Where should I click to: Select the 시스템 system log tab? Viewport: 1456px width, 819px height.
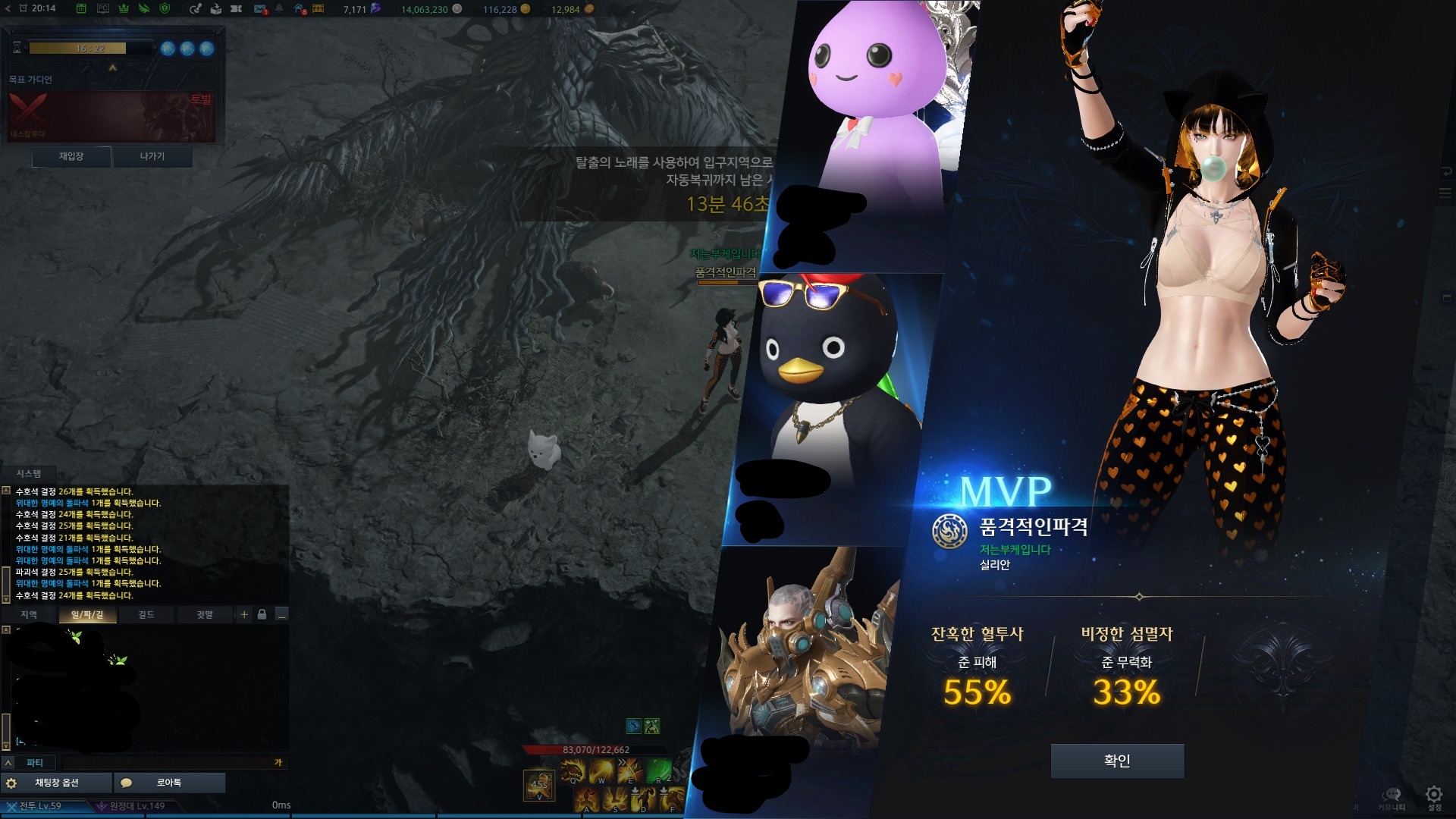pos(29,473)
